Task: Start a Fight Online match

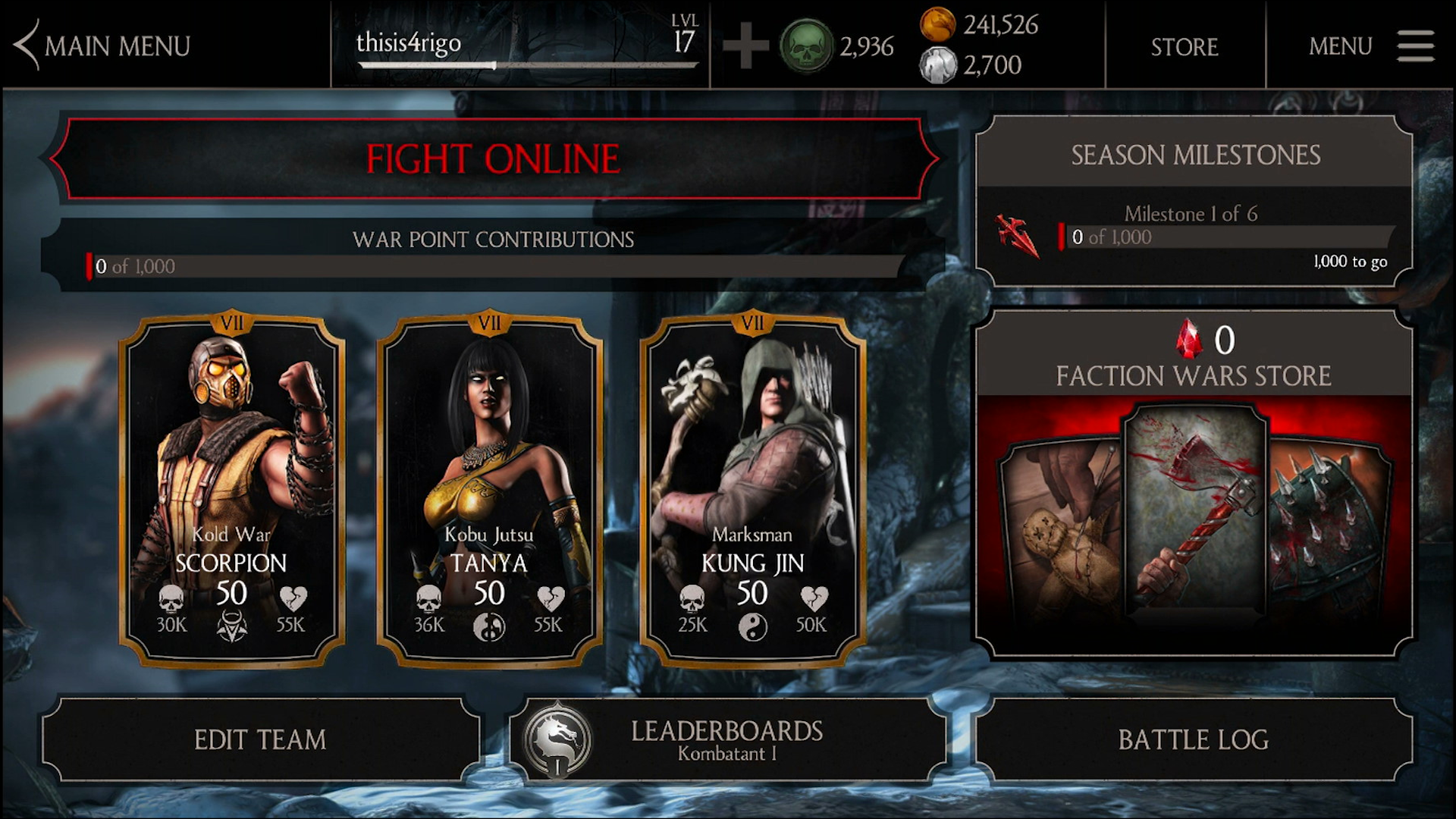Action: (493, 159)
